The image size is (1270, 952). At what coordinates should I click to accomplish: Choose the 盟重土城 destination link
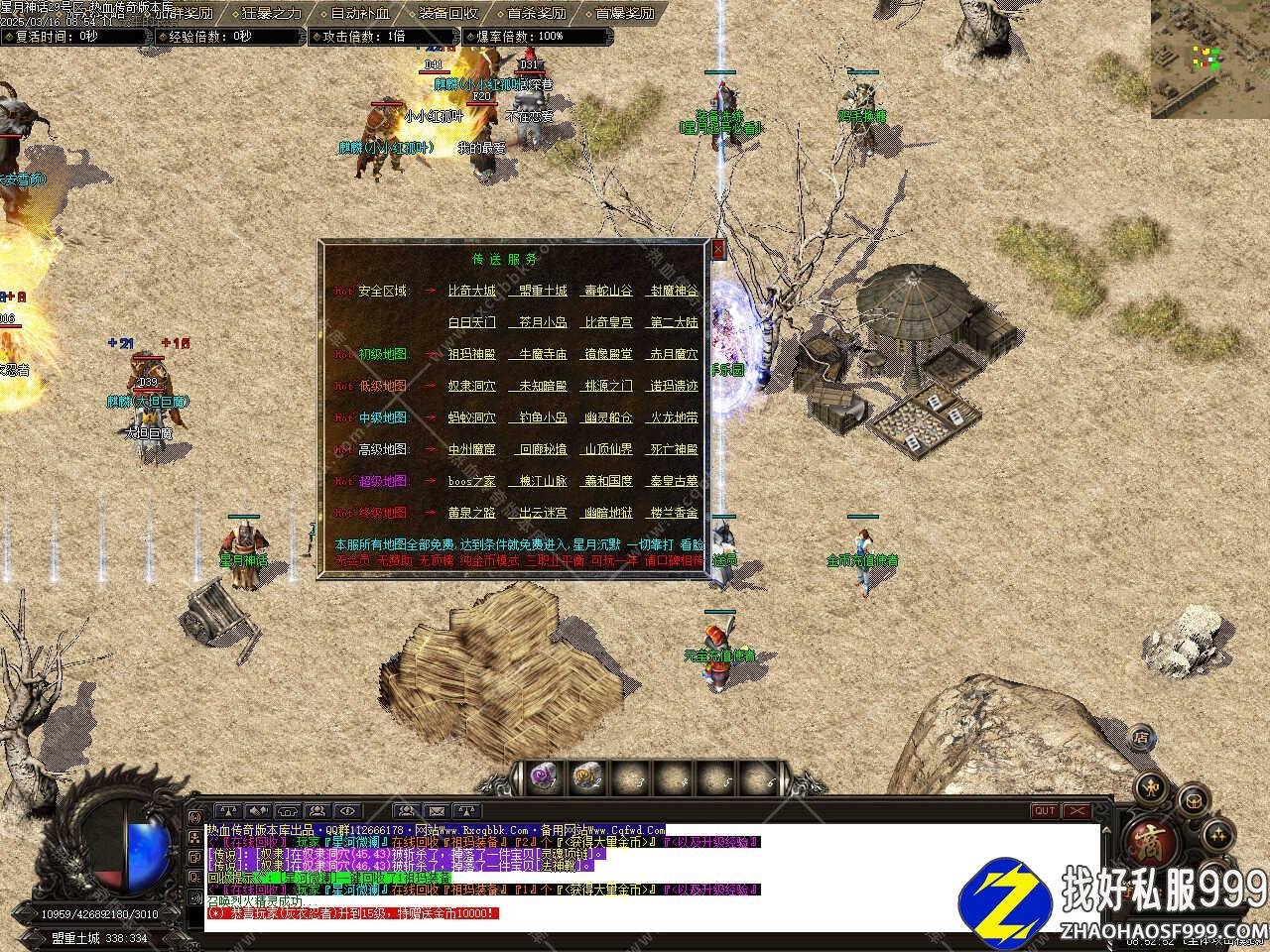click(543, 291)
